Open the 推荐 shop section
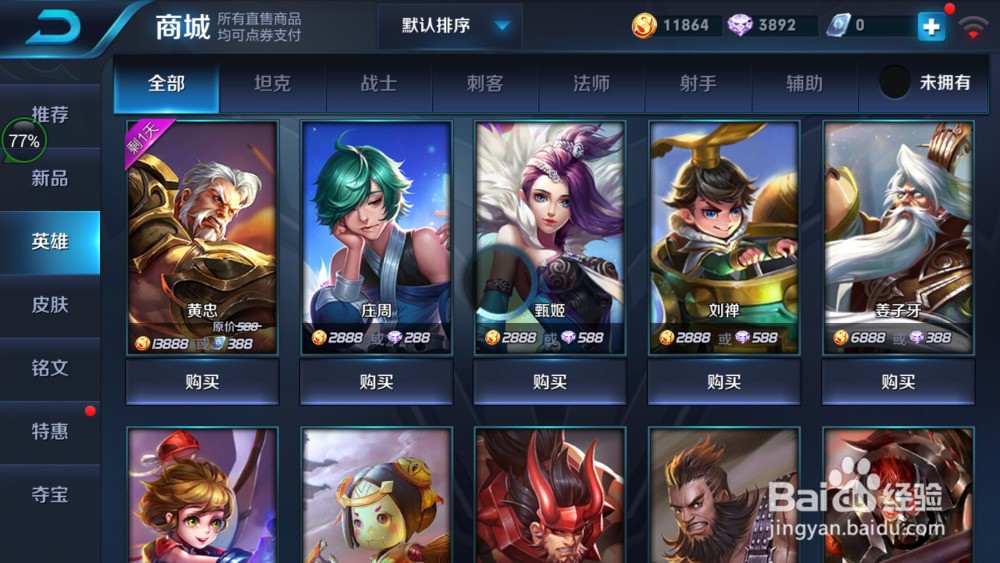 [x=50, y=115]
